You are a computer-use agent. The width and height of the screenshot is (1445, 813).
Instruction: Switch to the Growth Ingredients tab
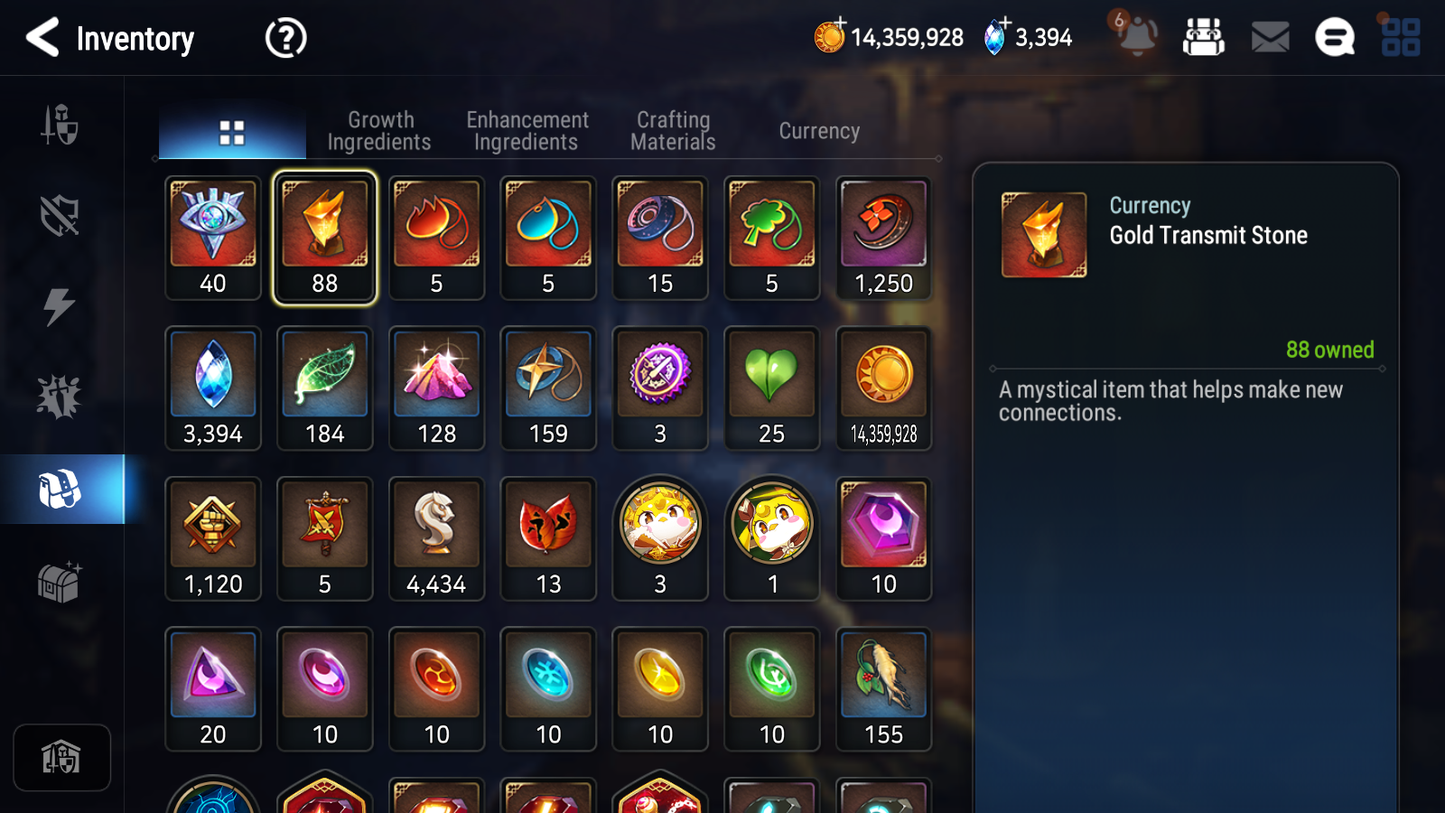pyautogui.click(x=379, y=131)
